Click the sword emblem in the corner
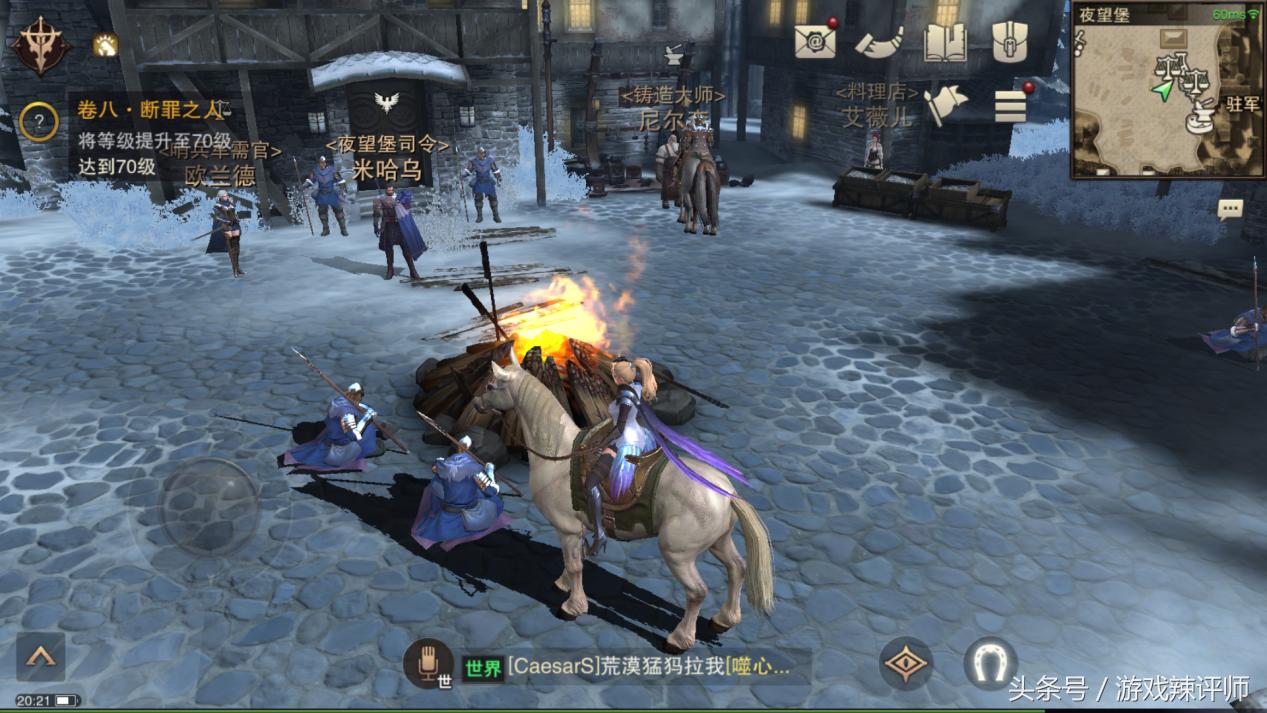 40,47
